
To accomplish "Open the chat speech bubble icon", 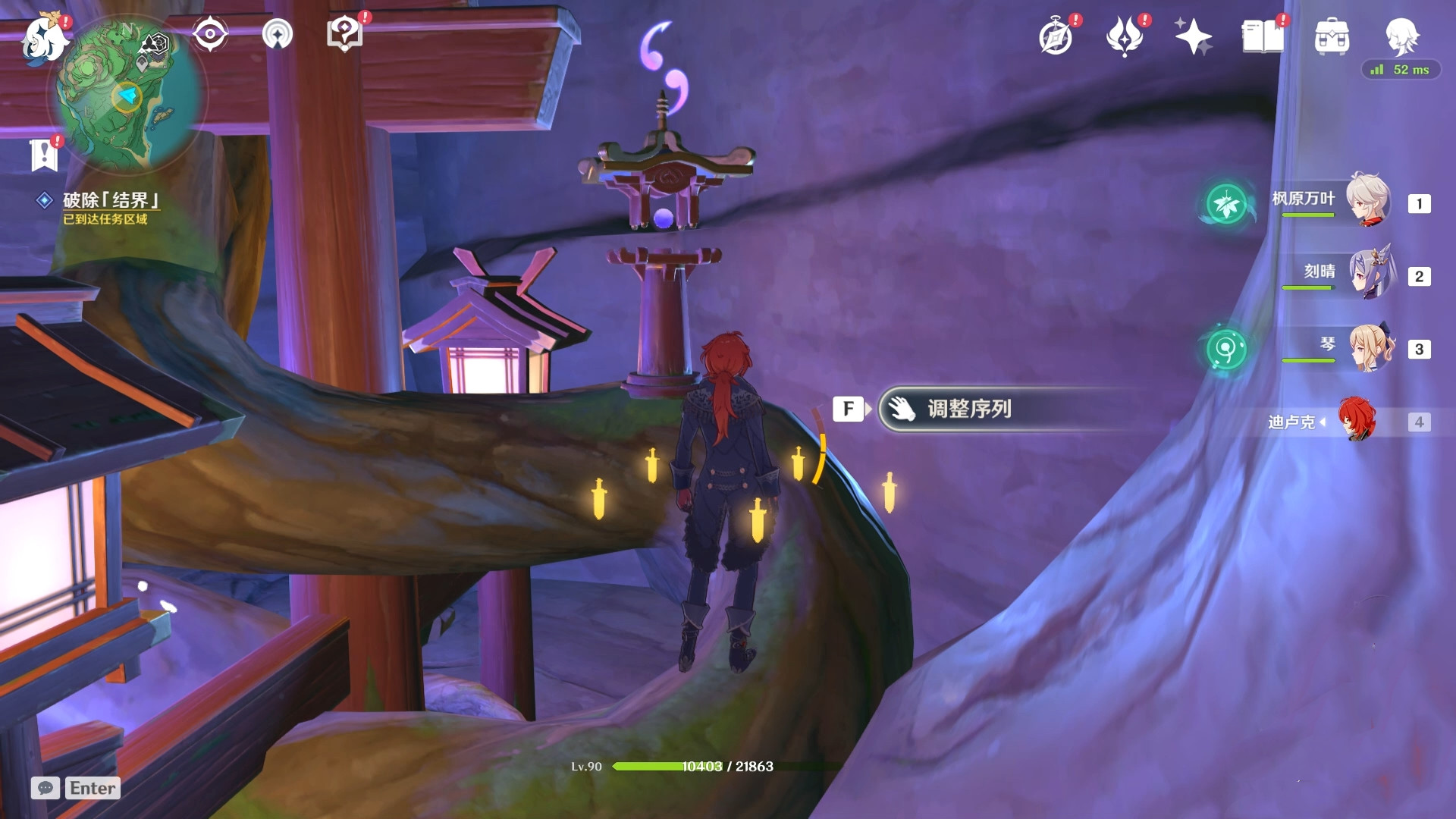I will (x=45, y=788).
